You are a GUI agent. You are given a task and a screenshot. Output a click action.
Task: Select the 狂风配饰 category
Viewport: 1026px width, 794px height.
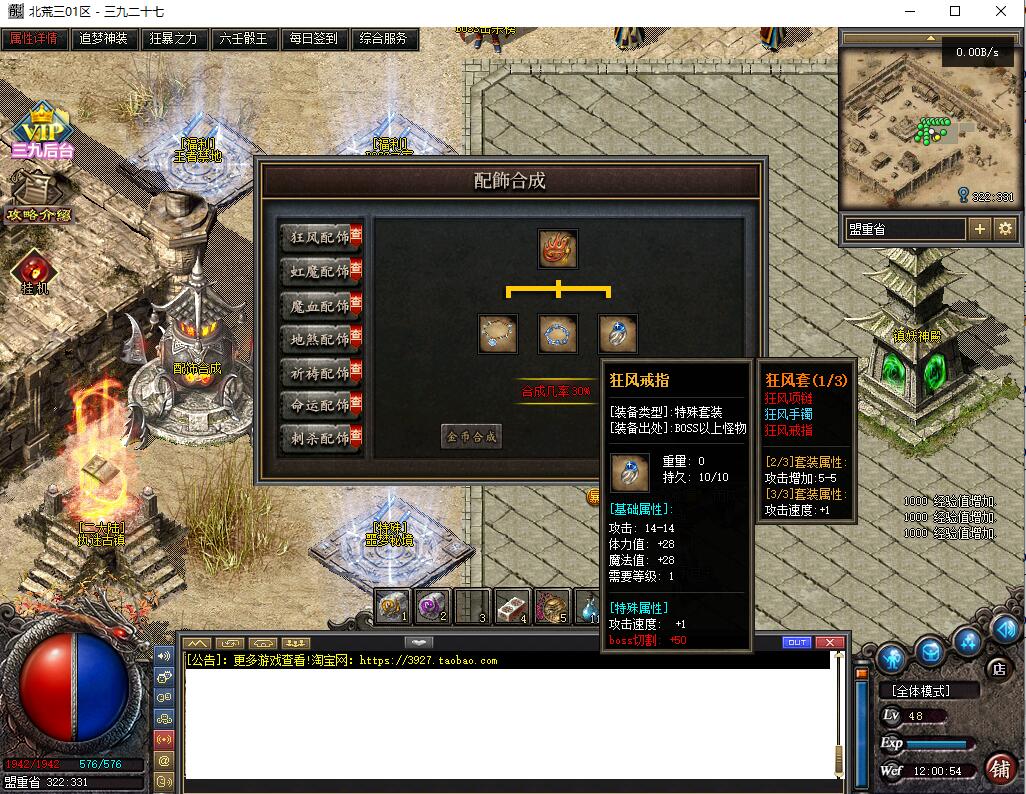320,237
